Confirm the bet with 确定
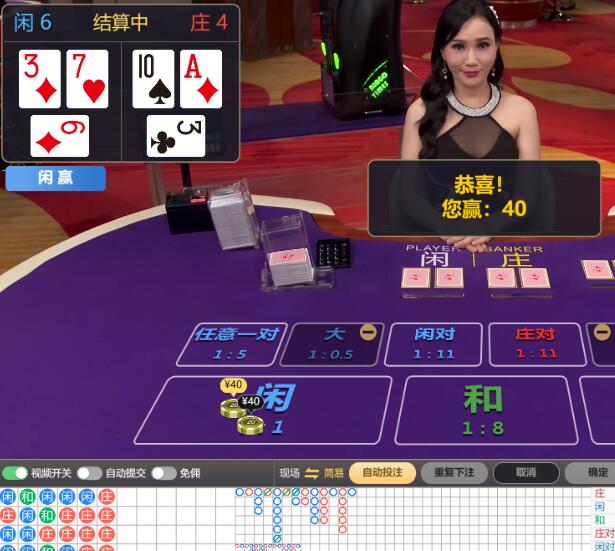Screen dimensions: 615x551 (595, 472)
